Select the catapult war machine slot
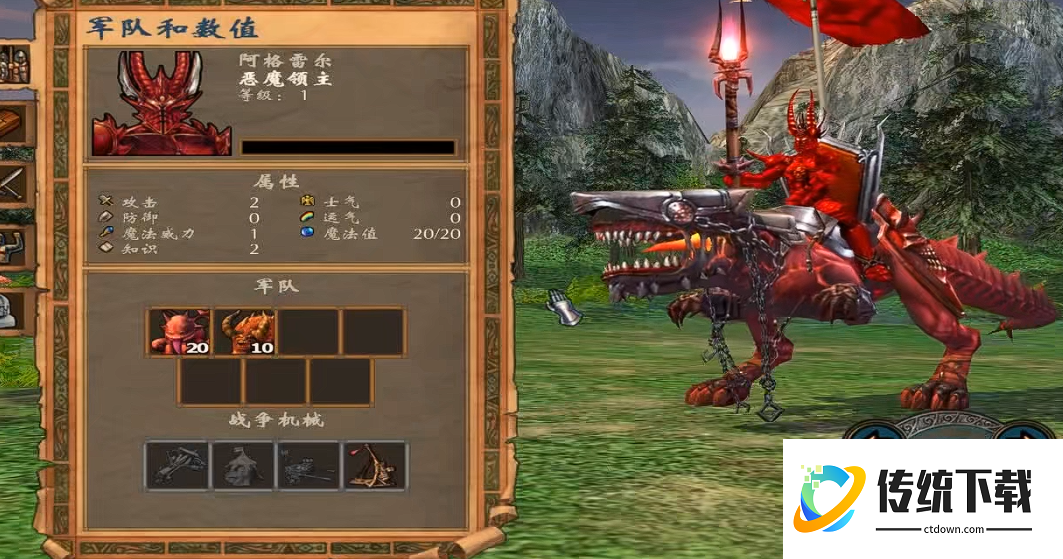This screenshot has height=559, width=1063. 375,465
